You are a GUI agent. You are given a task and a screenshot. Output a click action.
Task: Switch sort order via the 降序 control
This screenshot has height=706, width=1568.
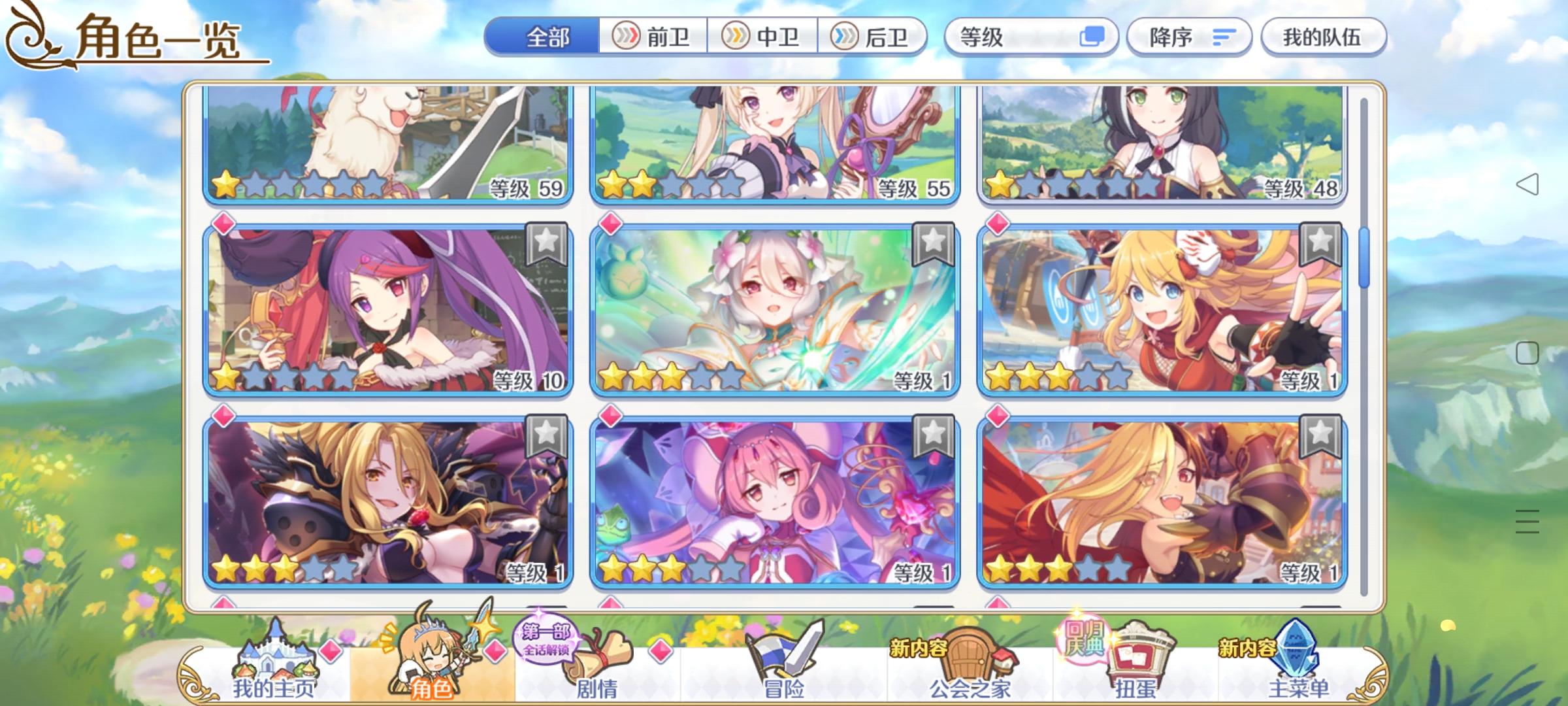click(x=1189, y=37)
